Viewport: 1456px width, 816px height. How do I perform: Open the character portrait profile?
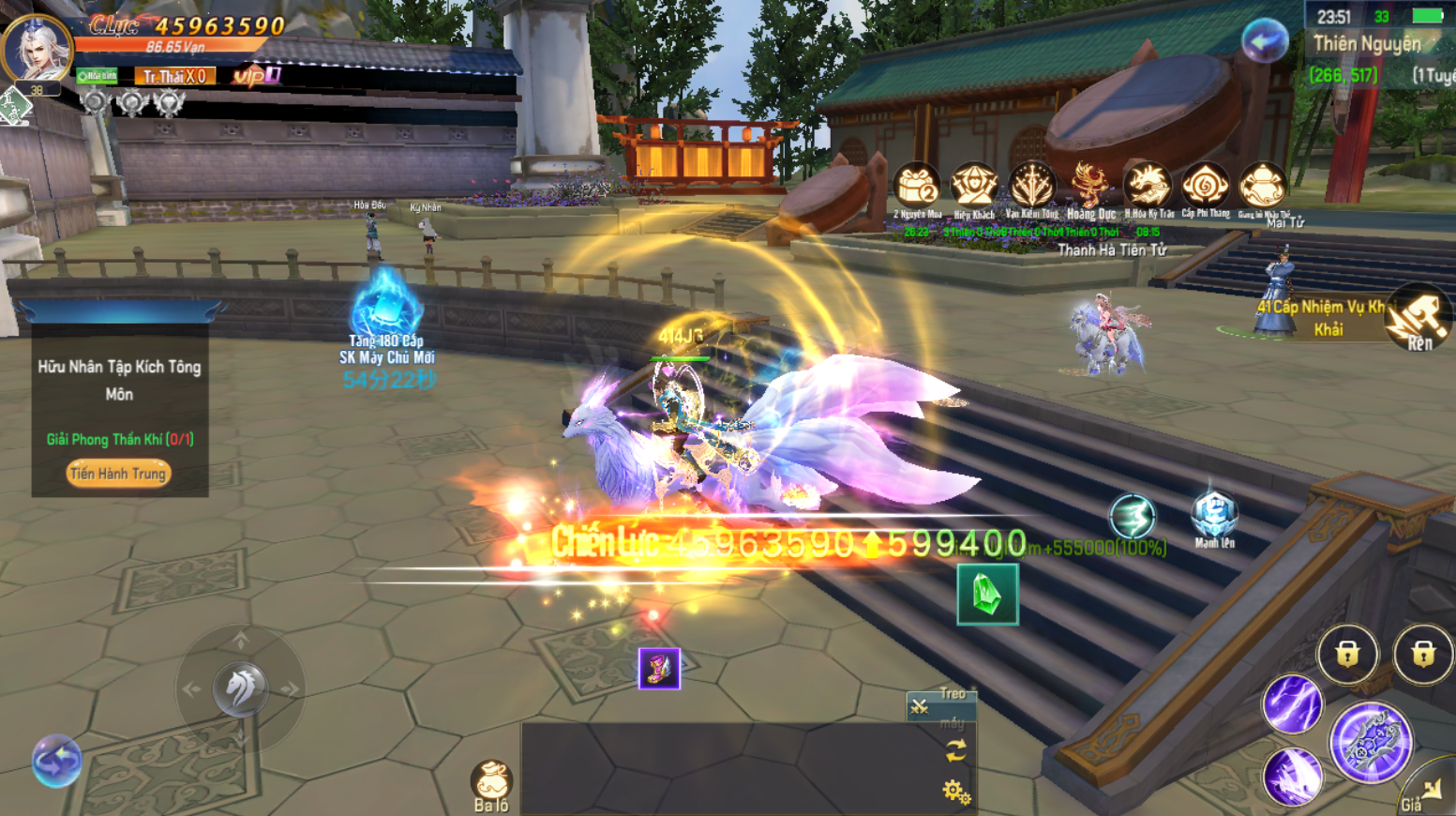37,48
